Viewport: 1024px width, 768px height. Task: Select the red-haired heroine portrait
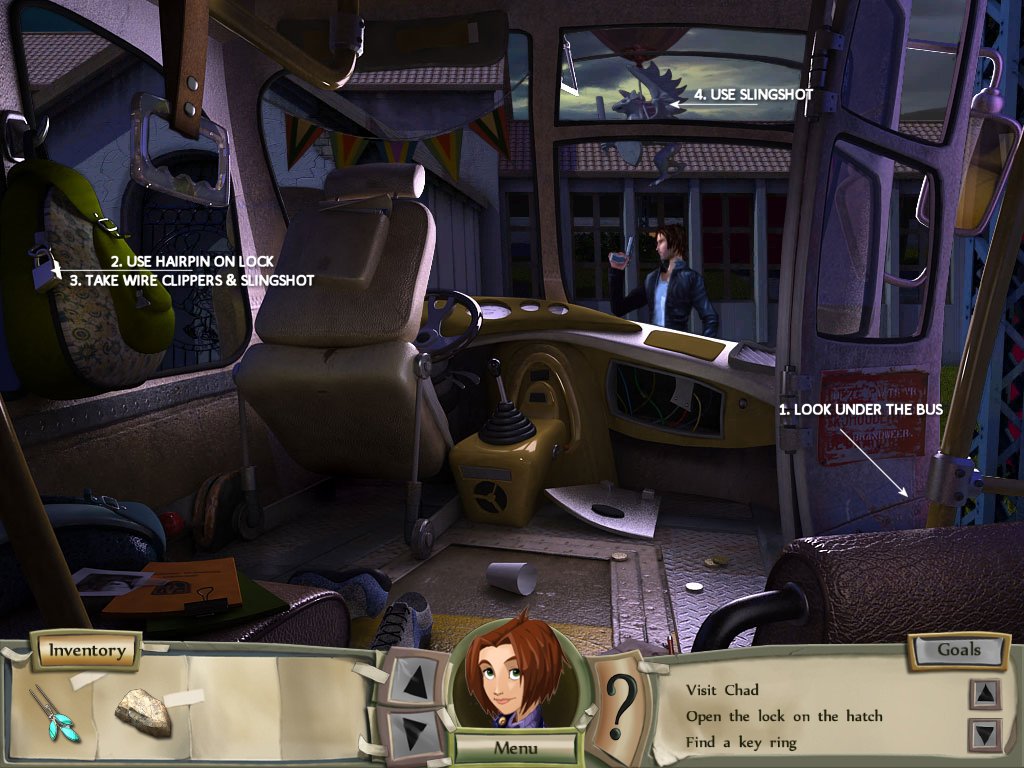point(515,675)
